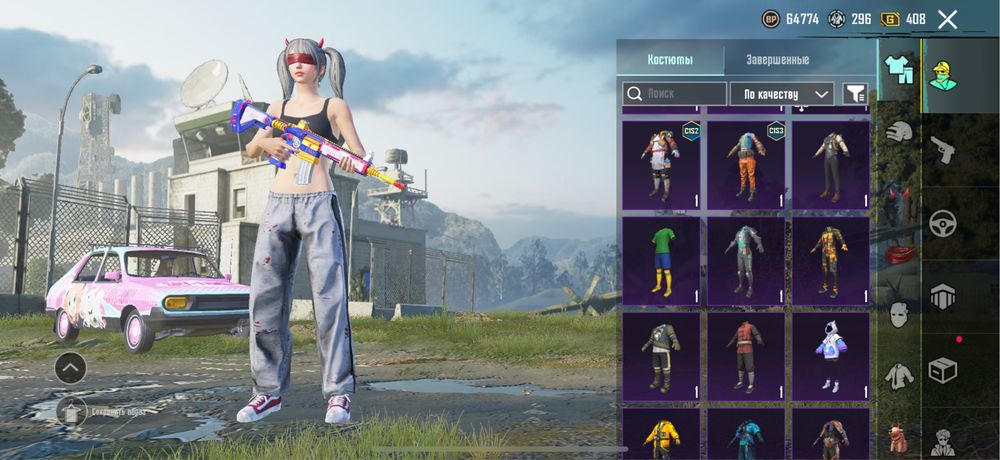Click the Поиск search field
The image size is (1000, 460).
[x=675, y=94]
